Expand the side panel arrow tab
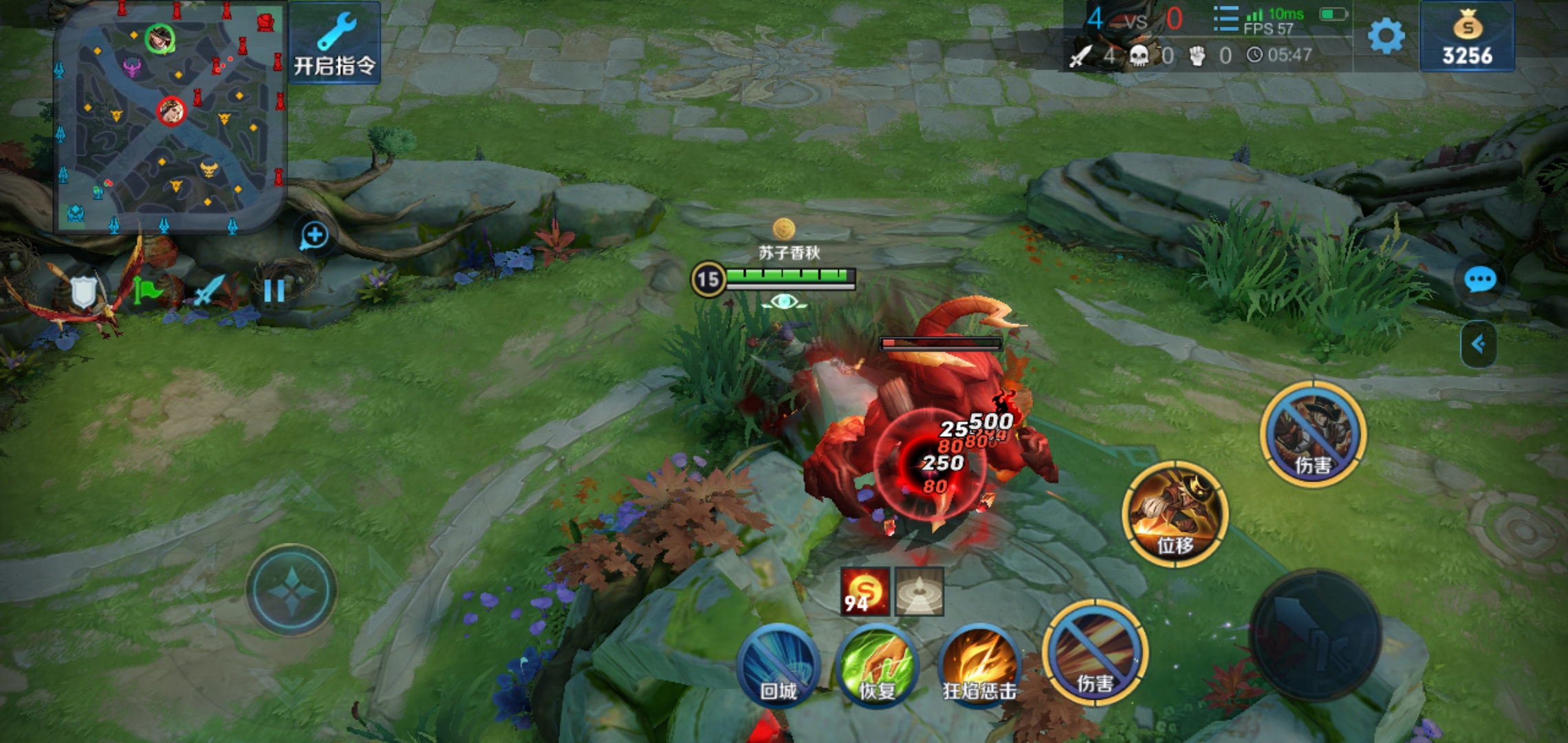Viewport: 1568px width, 743px height. (1479, 343)
